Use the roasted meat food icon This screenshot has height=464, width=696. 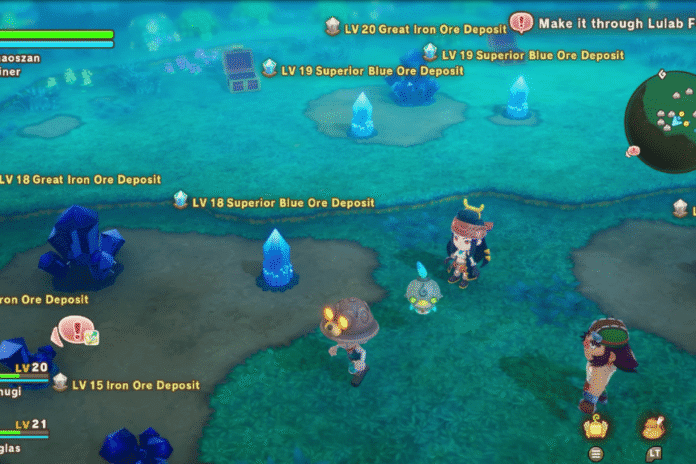coord(651,428)
